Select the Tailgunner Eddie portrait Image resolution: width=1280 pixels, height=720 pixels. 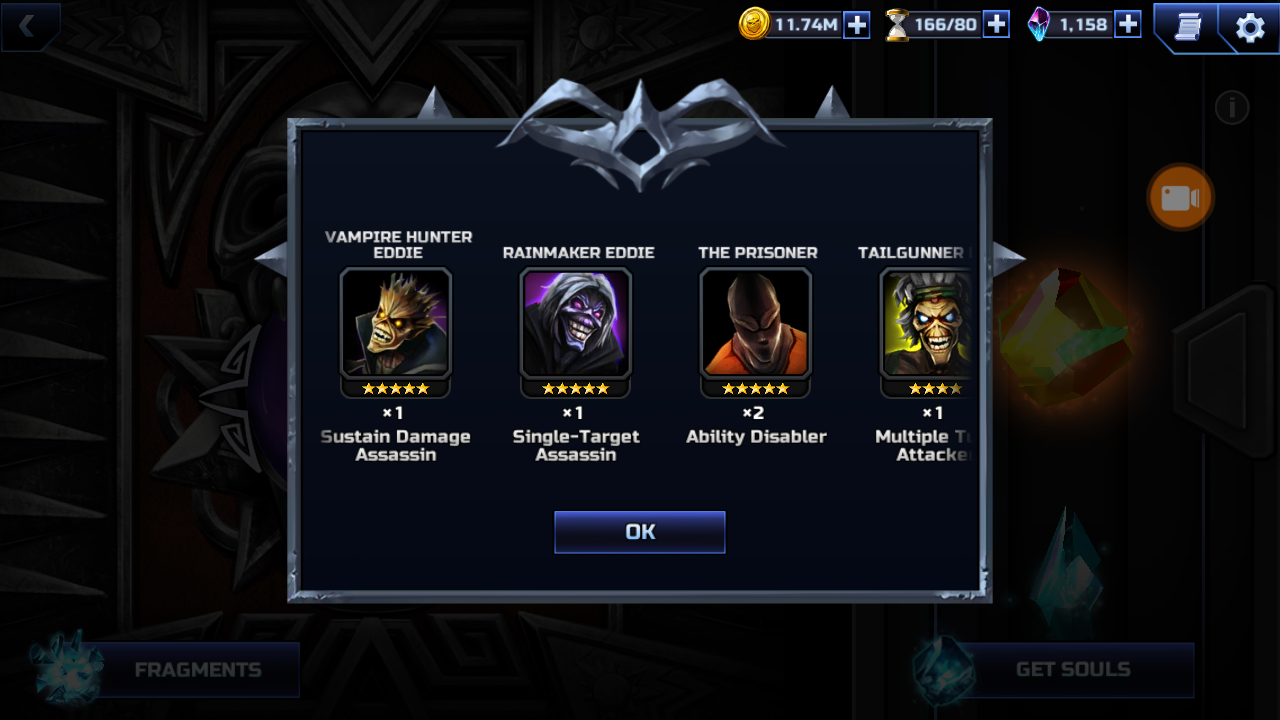click(x=927, y=323)
